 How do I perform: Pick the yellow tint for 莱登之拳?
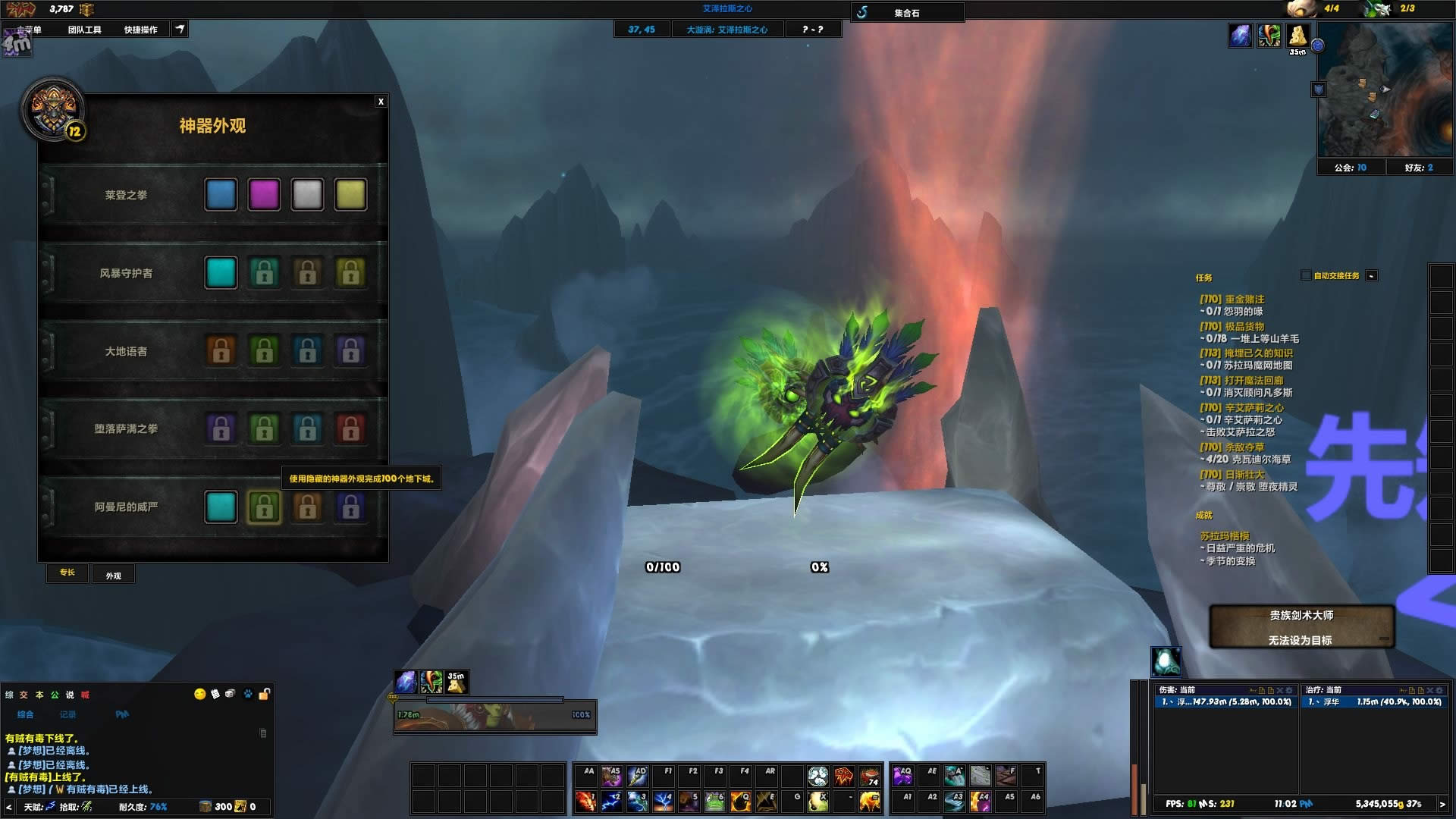pos(350,195)
